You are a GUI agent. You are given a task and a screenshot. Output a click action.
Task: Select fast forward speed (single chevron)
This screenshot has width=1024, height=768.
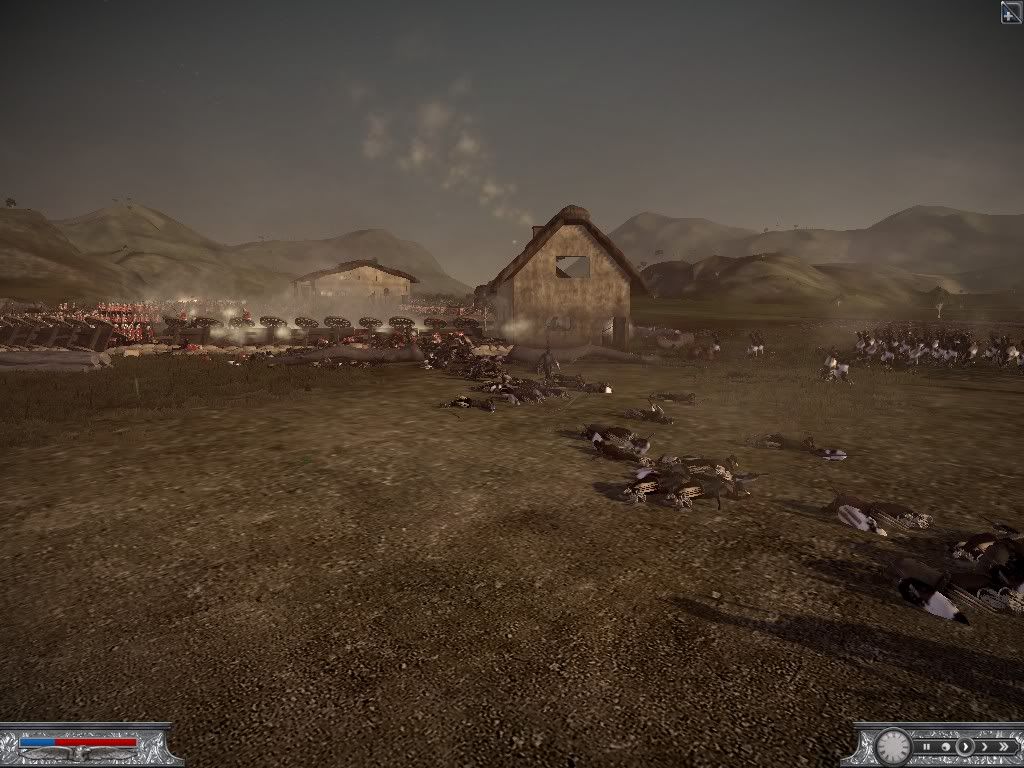tap(984, 746)
